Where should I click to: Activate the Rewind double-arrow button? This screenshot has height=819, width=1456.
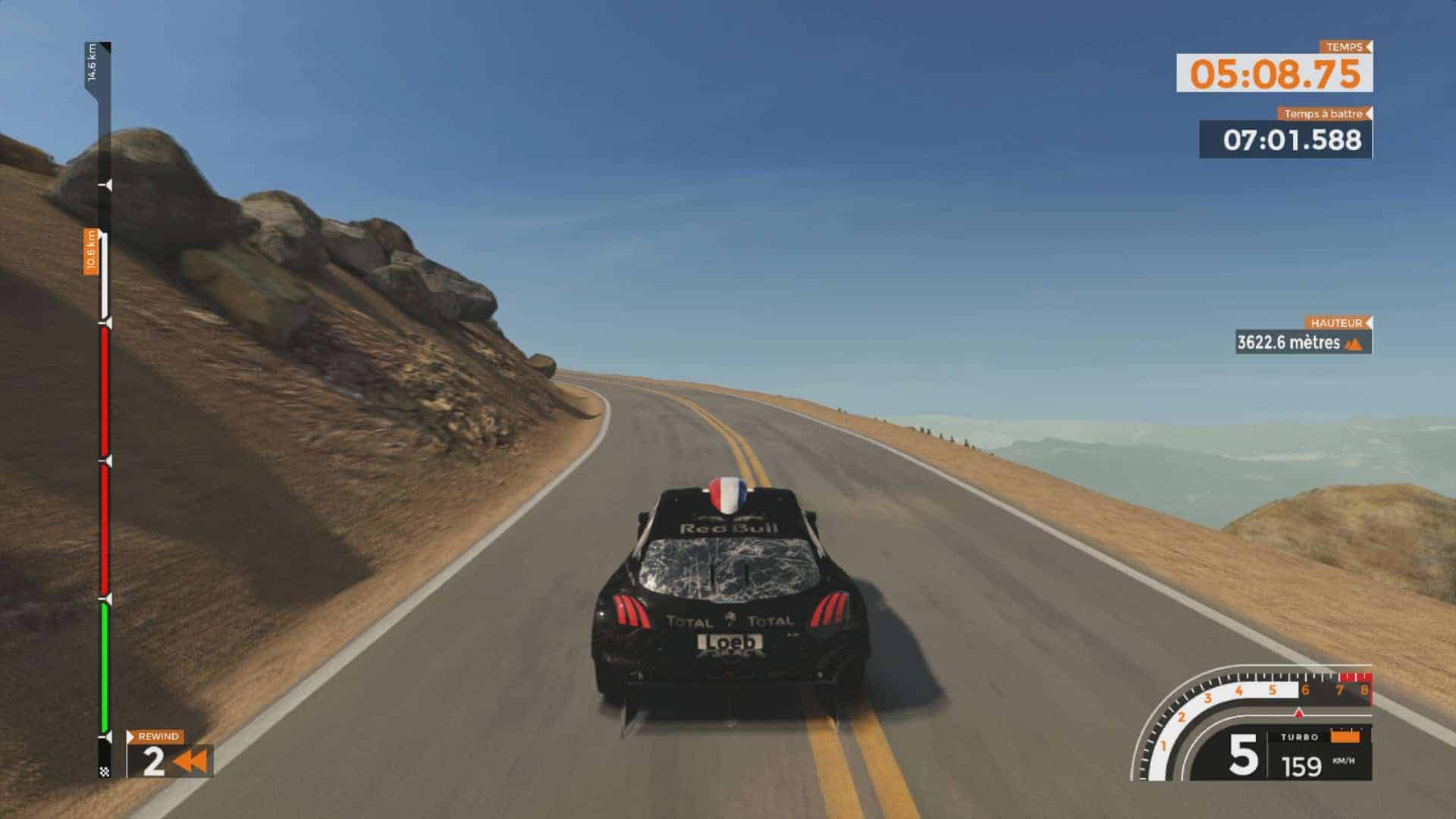[x=190, y=761]
